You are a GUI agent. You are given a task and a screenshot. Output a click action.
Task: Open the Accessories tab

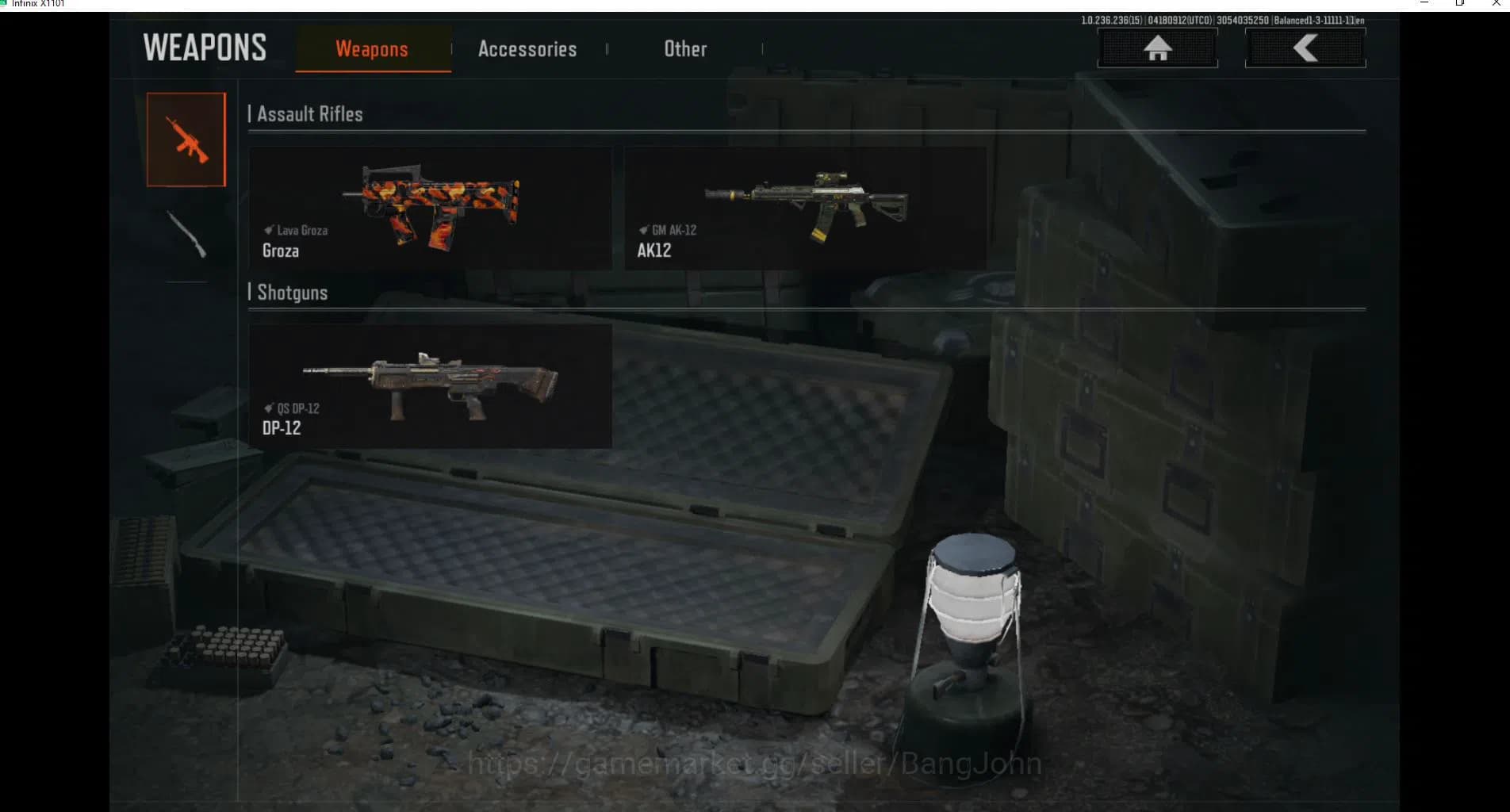[527, 49]
